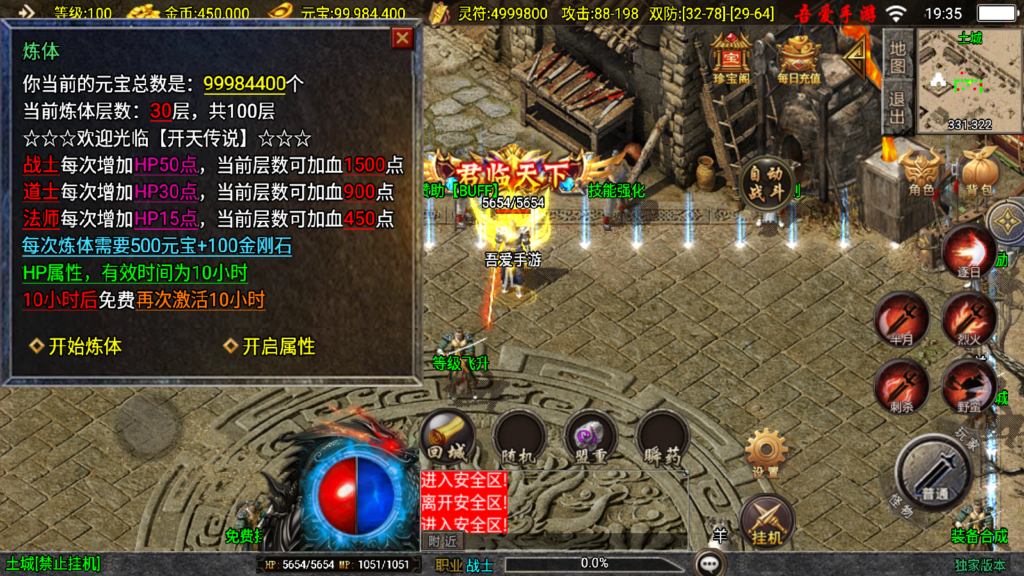Viewport: 1024px width, 576px height.
Task: Use the 回城 return scroll
Action: click(447, 437)
